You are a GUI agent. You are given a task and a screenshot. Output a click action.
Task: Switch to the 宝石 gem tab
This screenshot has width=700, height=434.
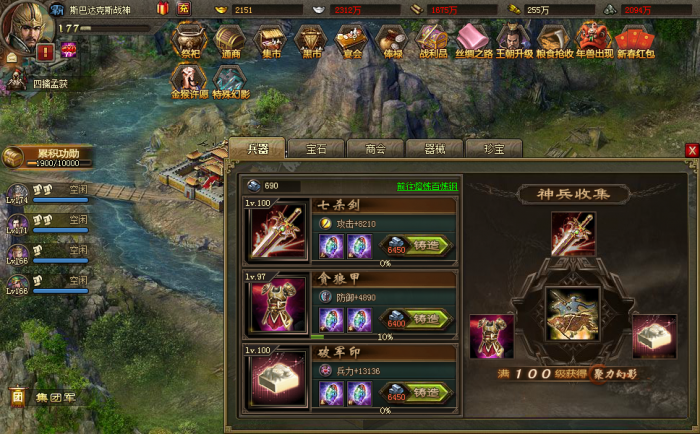(316, 148)
